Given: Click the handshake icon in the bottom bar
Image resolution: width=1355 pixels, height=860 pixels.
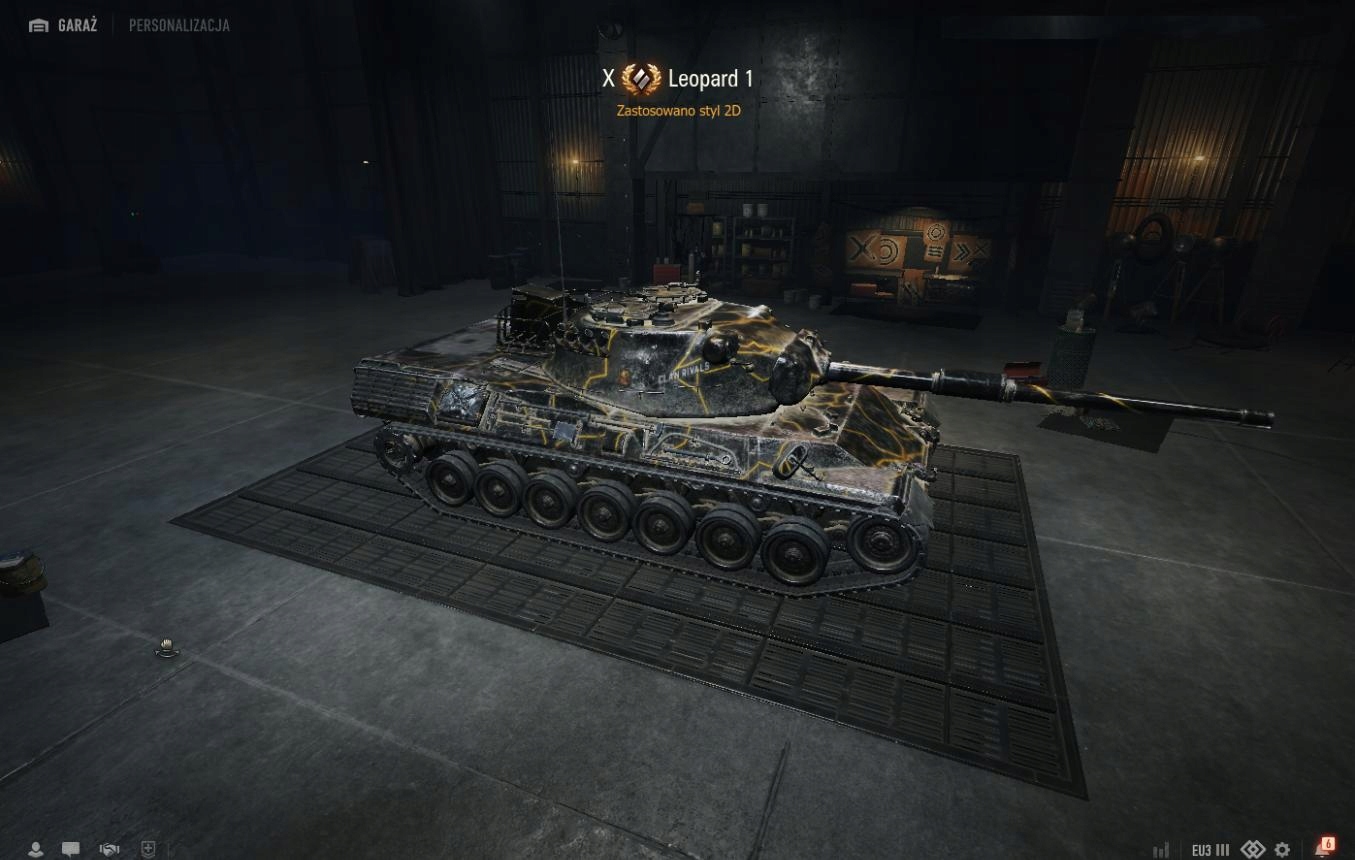Looking at the screenshot, I should (109, 849).
